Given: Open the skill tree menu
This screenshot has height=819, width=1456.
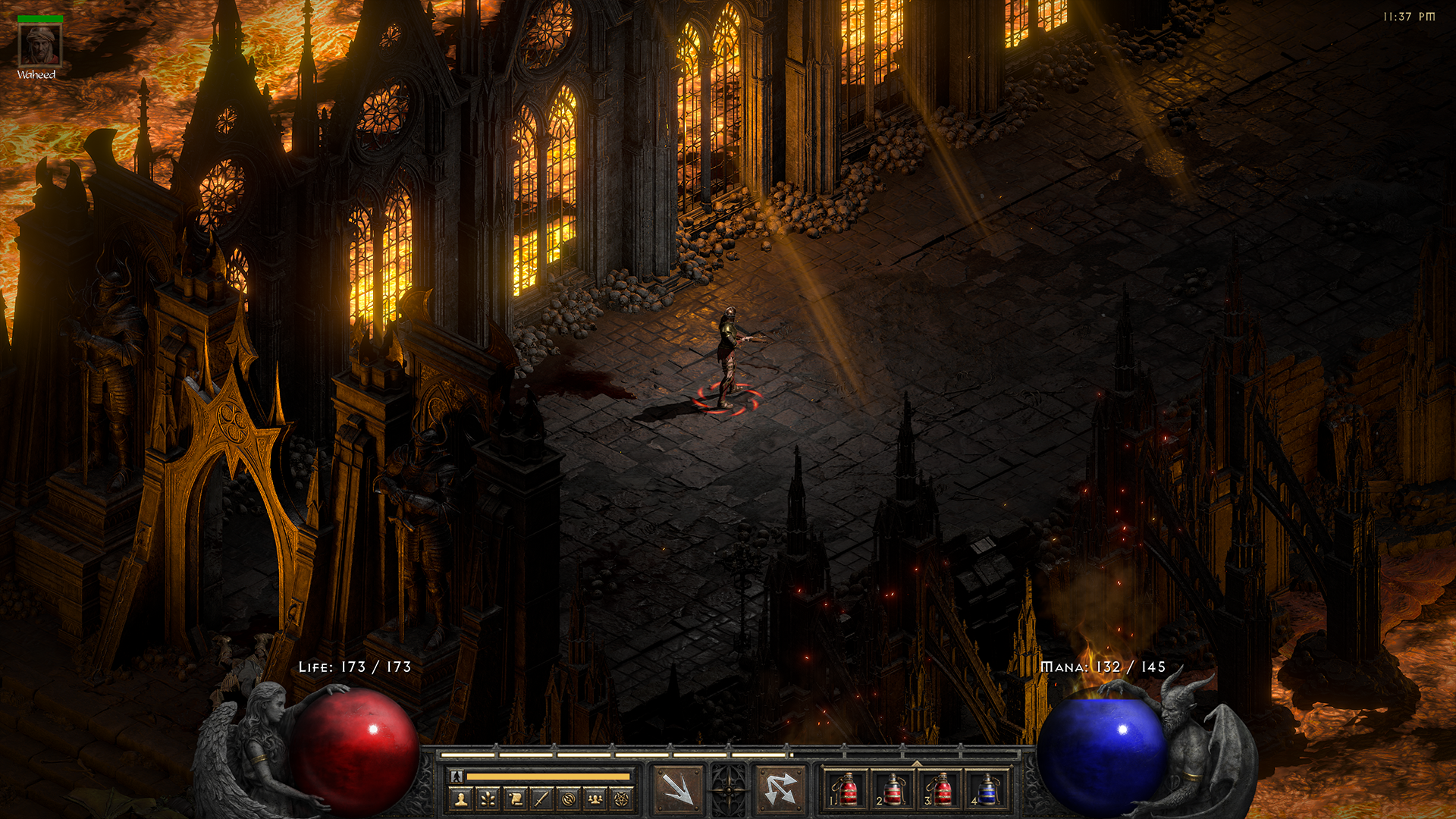Looking at the screenshot, I should (x=488, y=799).
